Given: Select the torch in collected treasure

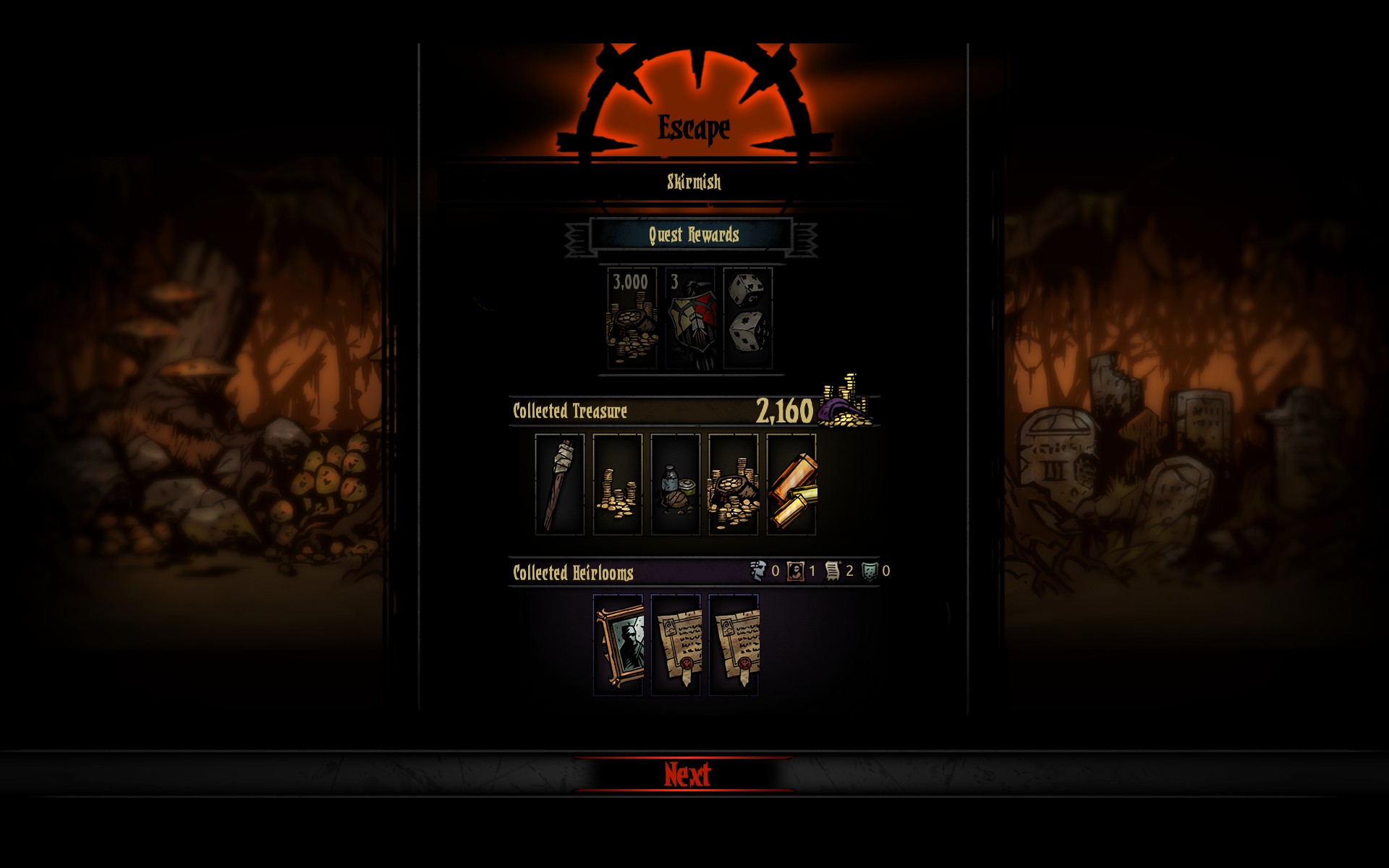Looking at the screenshot, I should click(x=559, y=484).
